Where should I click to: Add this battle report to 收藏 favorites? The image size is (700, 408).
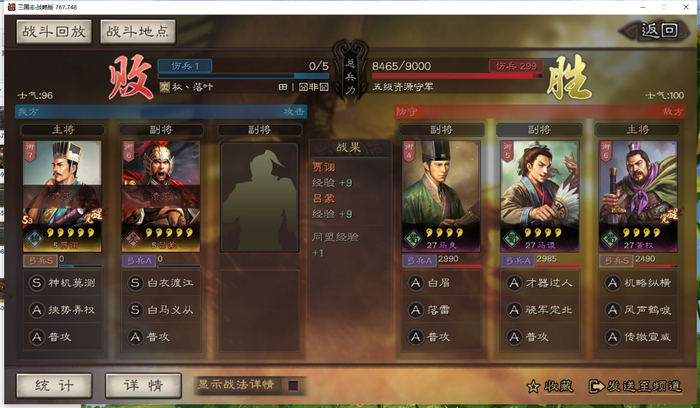point(548,385)
